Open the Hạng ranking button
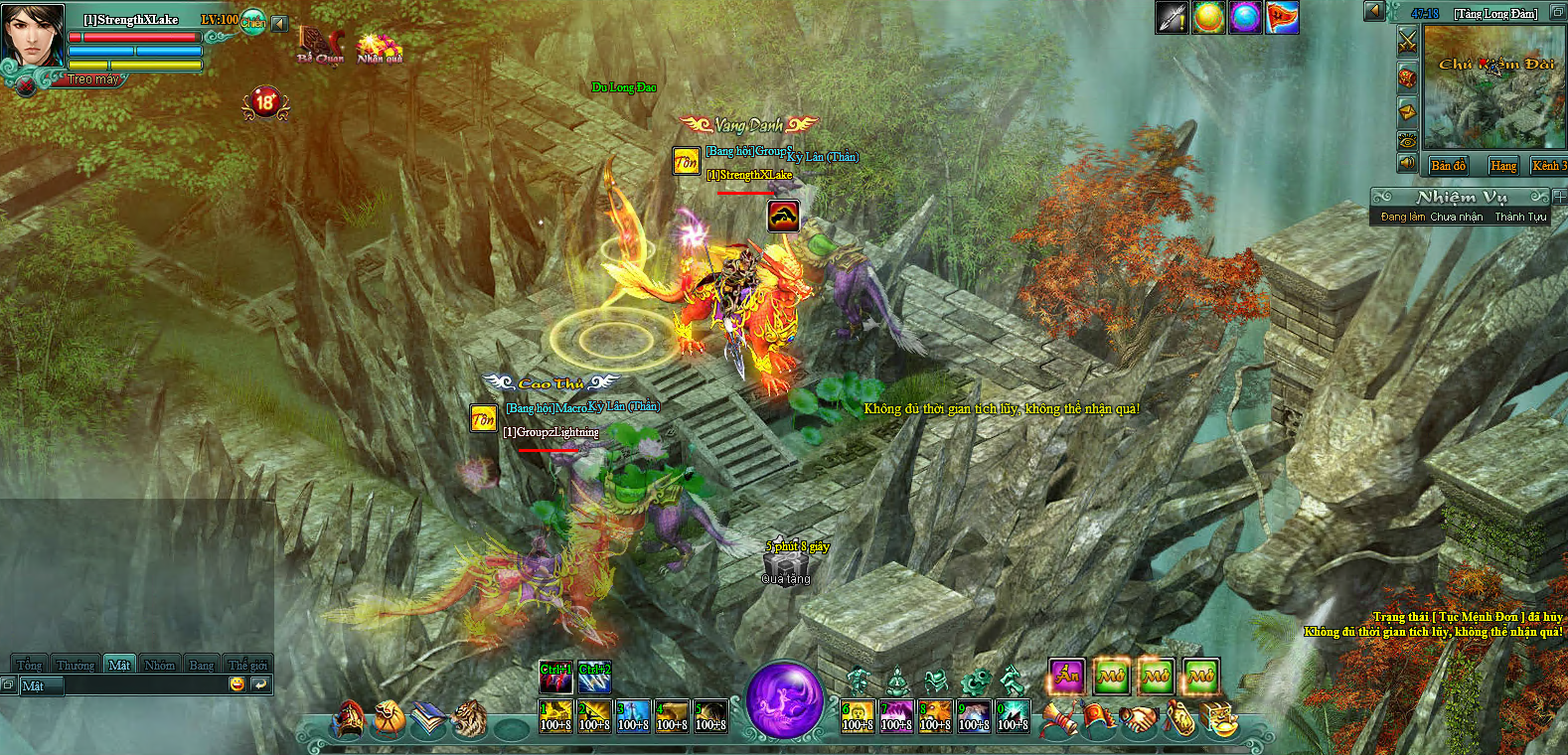The height and width of the screenshot is (755, 1568). click(1502, 166)
